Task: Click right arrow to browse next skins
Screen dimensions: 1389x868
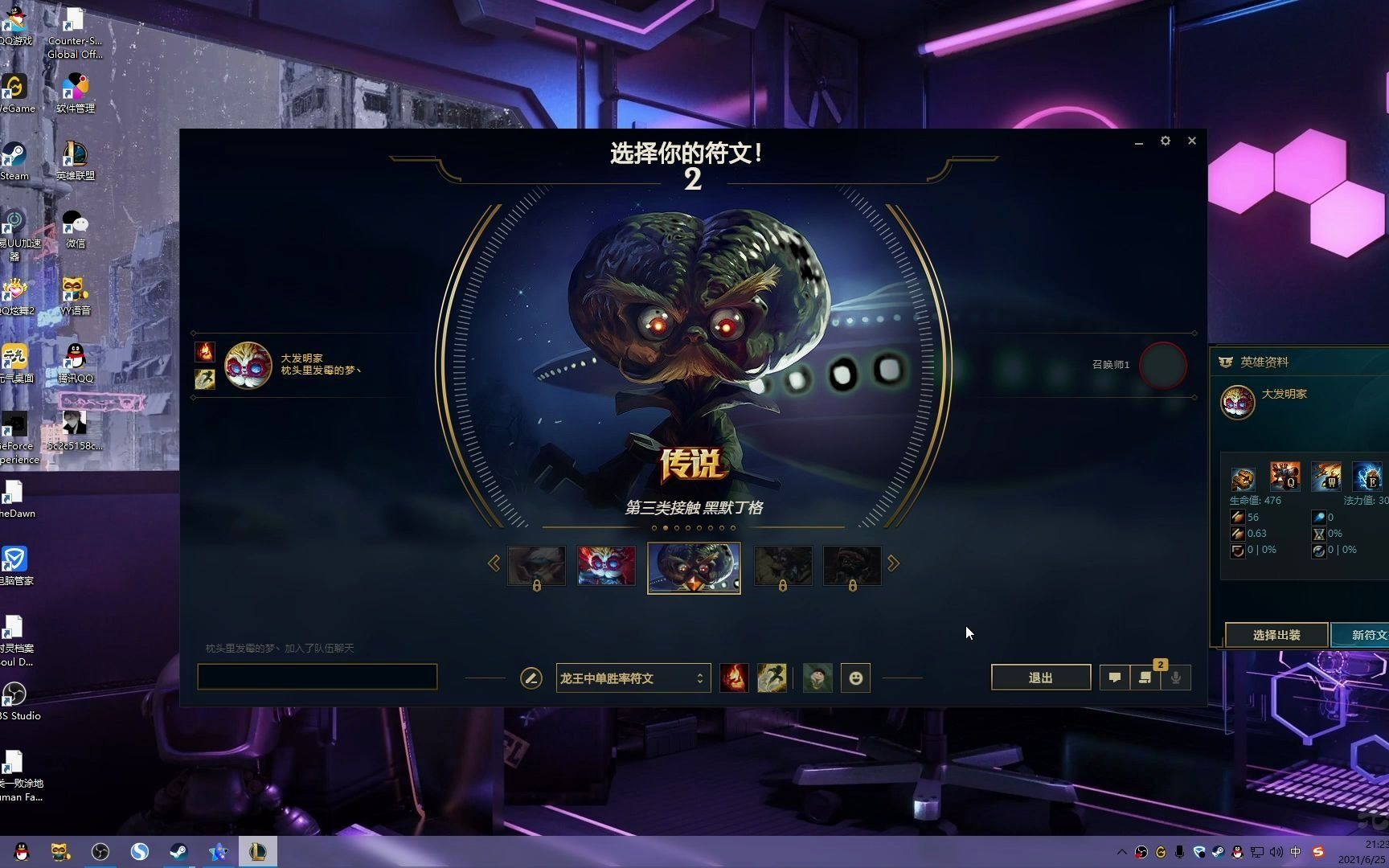Action: click(x=893, y=563)
